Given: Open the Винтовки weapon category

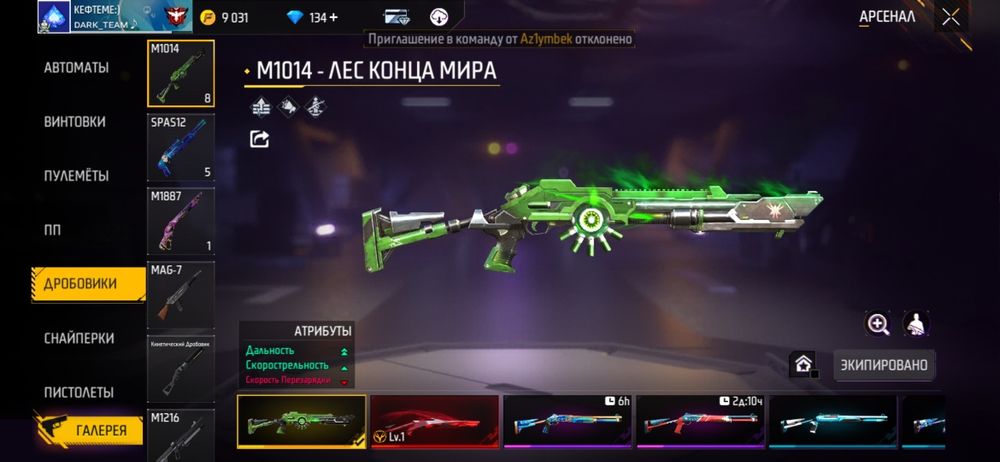Looking at the screenshot, I should coord(75,122).
